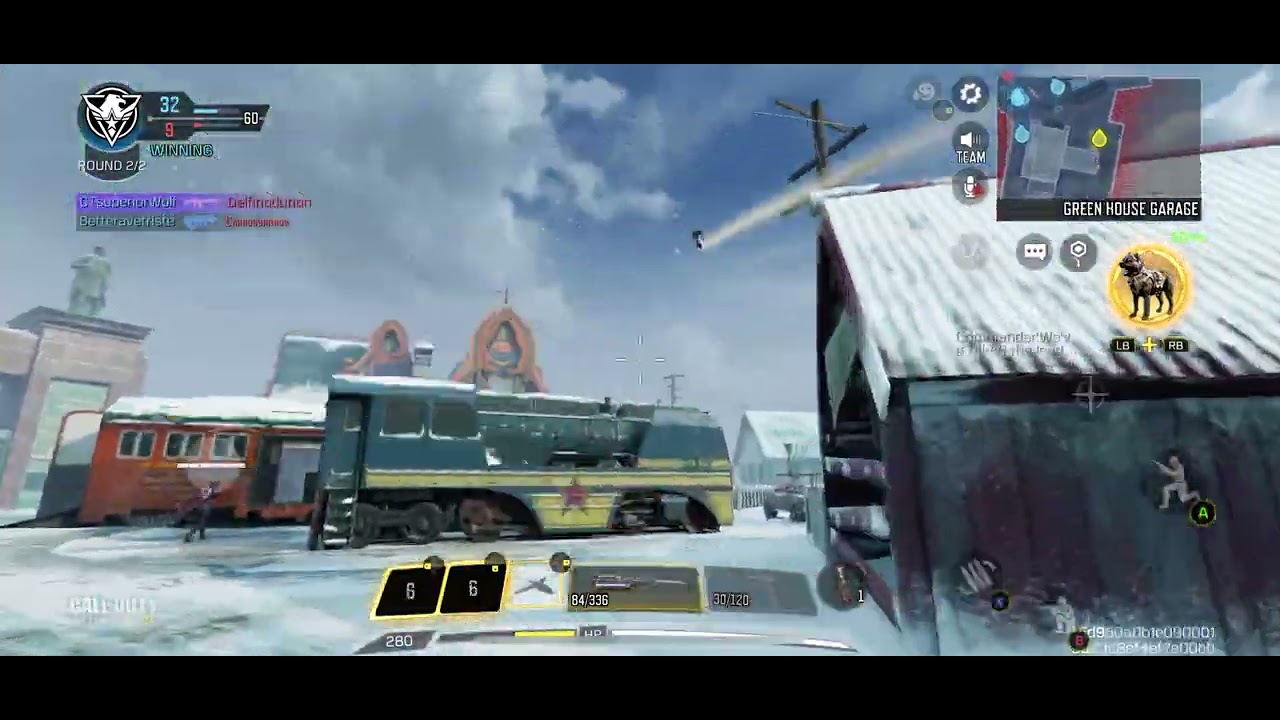The image size is (1280, 720).
Task: Switch to the secondary weapon with 30/120 ammo
Action: [x=758, y=589]
